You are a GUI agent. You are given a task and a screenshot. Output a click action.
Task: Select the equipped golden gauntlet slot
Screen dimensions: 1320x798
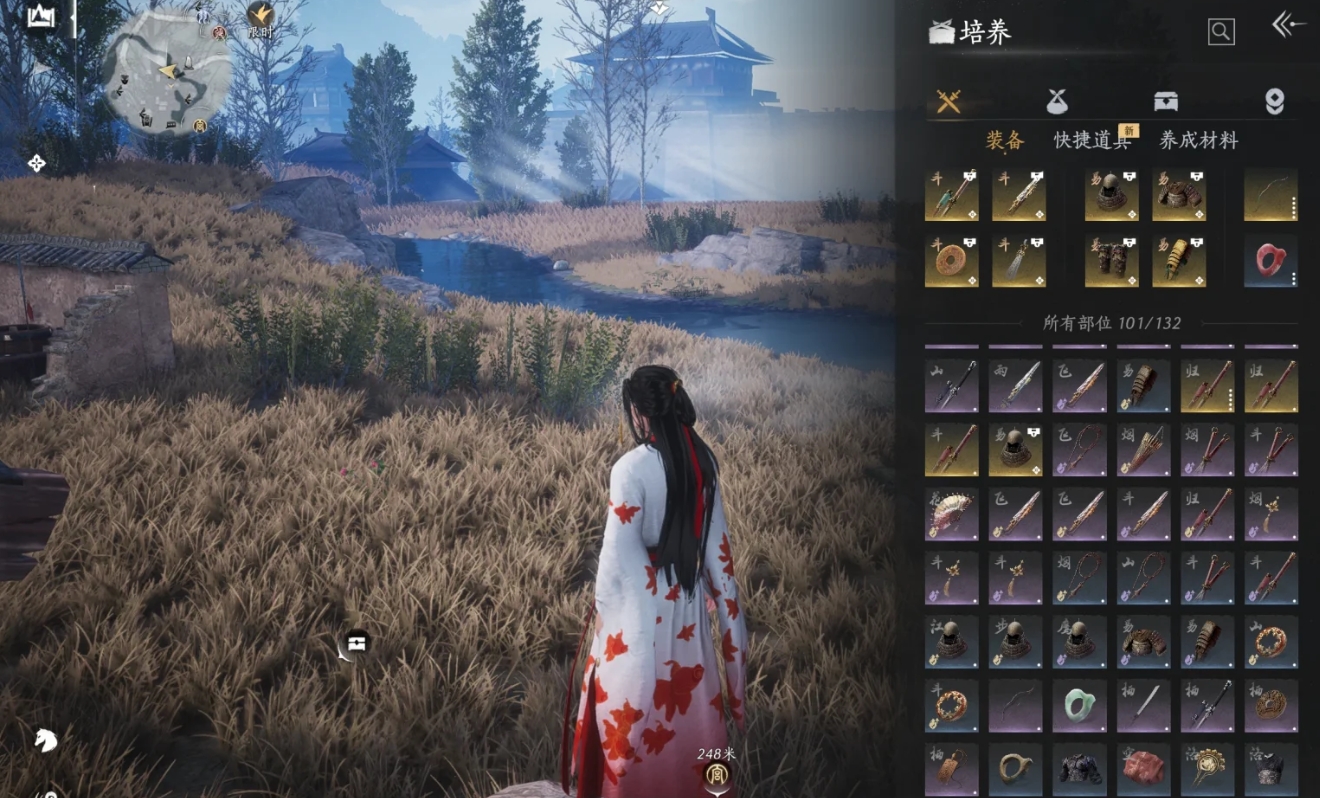tap(1178, 261)
